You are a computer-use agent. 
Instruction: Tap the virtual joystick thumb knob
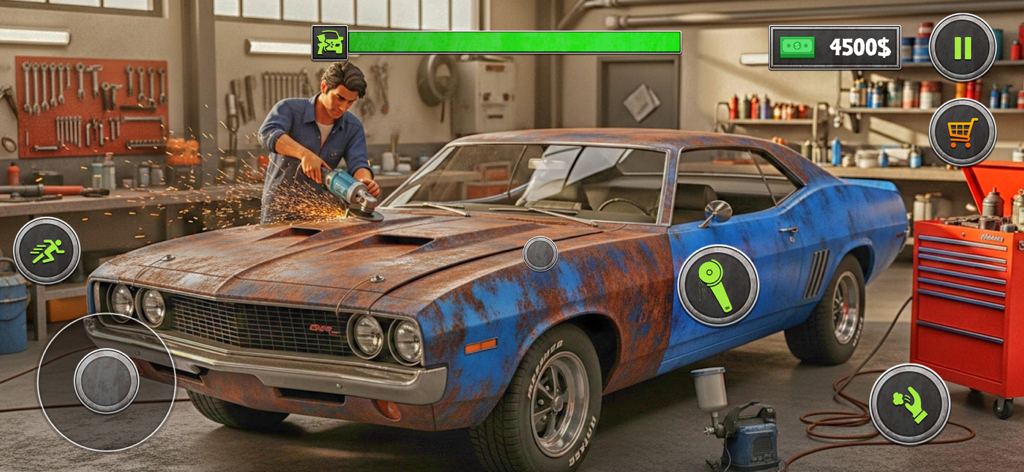click(x=107, y=381)
